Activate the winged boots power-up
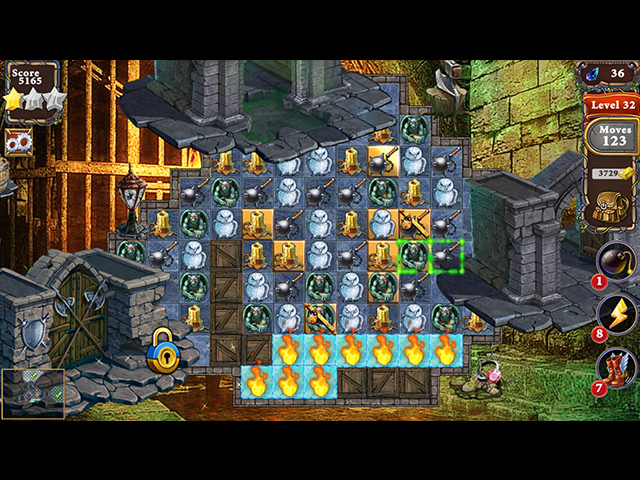 click(x=616, y=367)
